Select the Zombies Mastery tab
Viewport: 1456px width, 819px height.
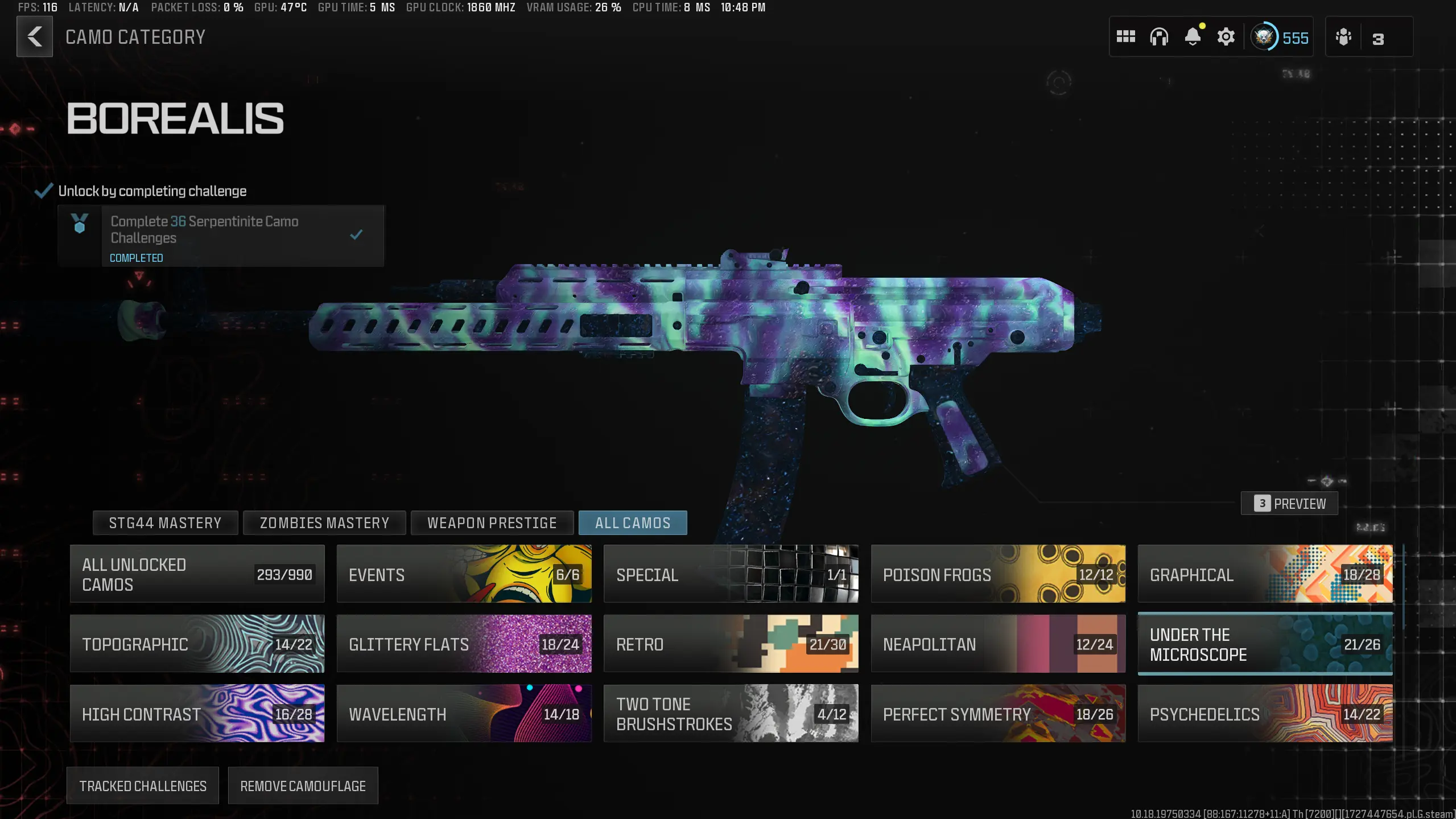click(324, 522)
